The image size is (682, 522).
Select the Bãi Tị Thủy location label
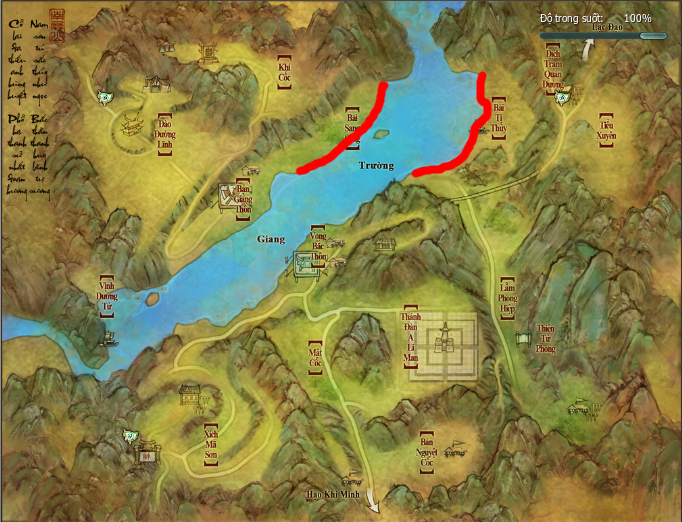tap(500, 118)
